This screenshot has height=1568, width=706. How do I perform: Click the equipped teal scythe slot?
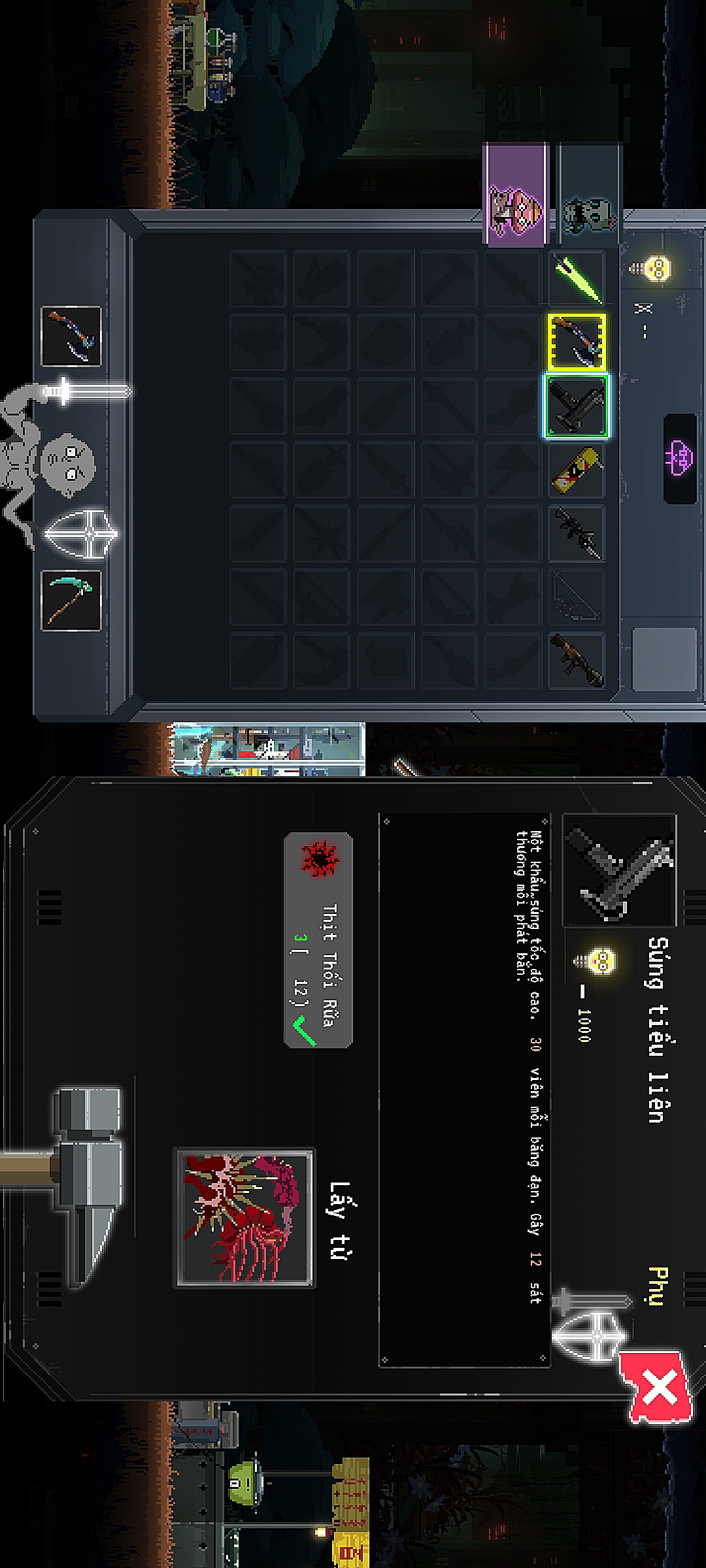[71, 600]
